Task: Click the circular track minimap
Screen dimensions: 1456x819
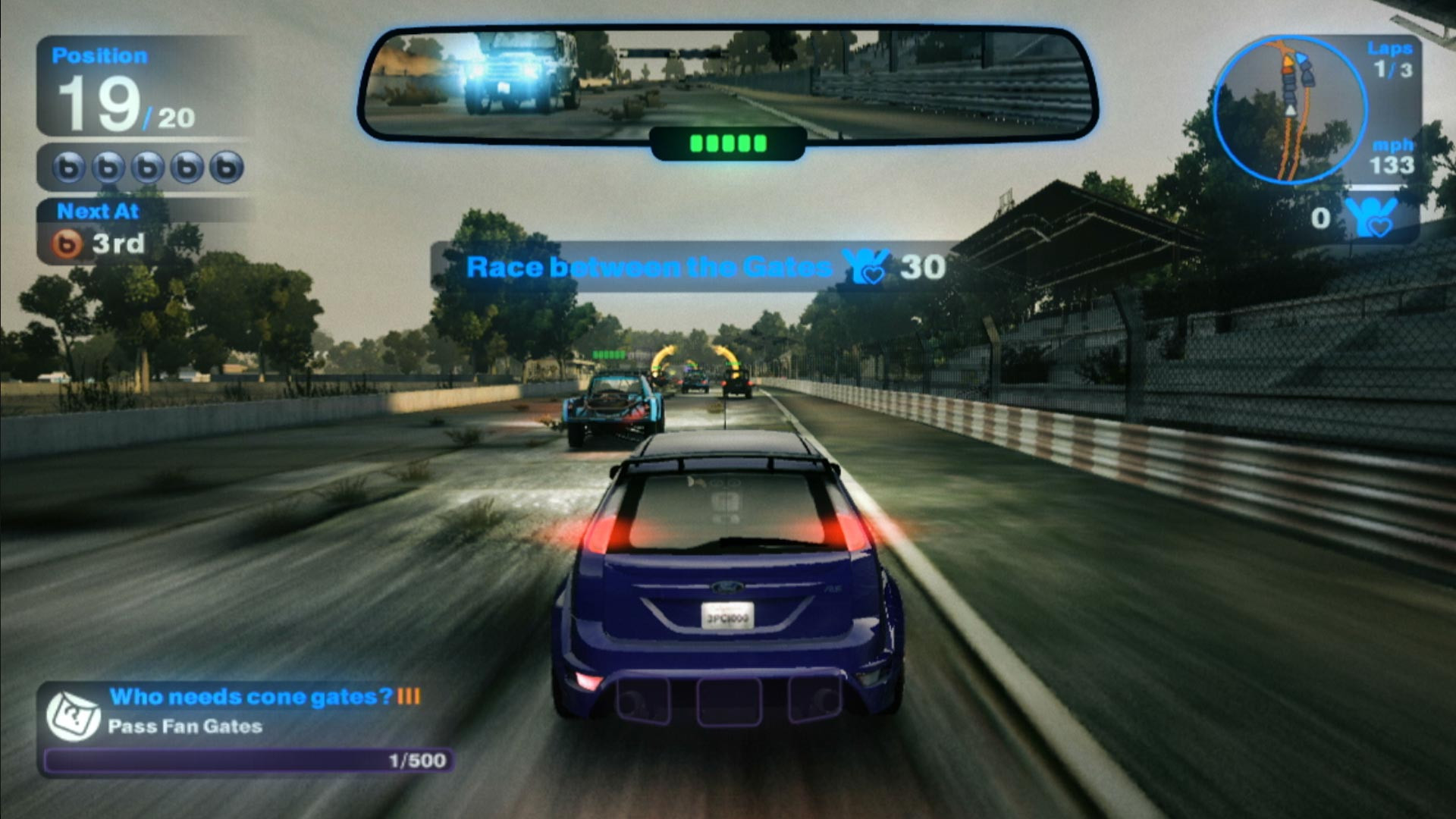Action: pyautogui.click(x=1289, y=110)
